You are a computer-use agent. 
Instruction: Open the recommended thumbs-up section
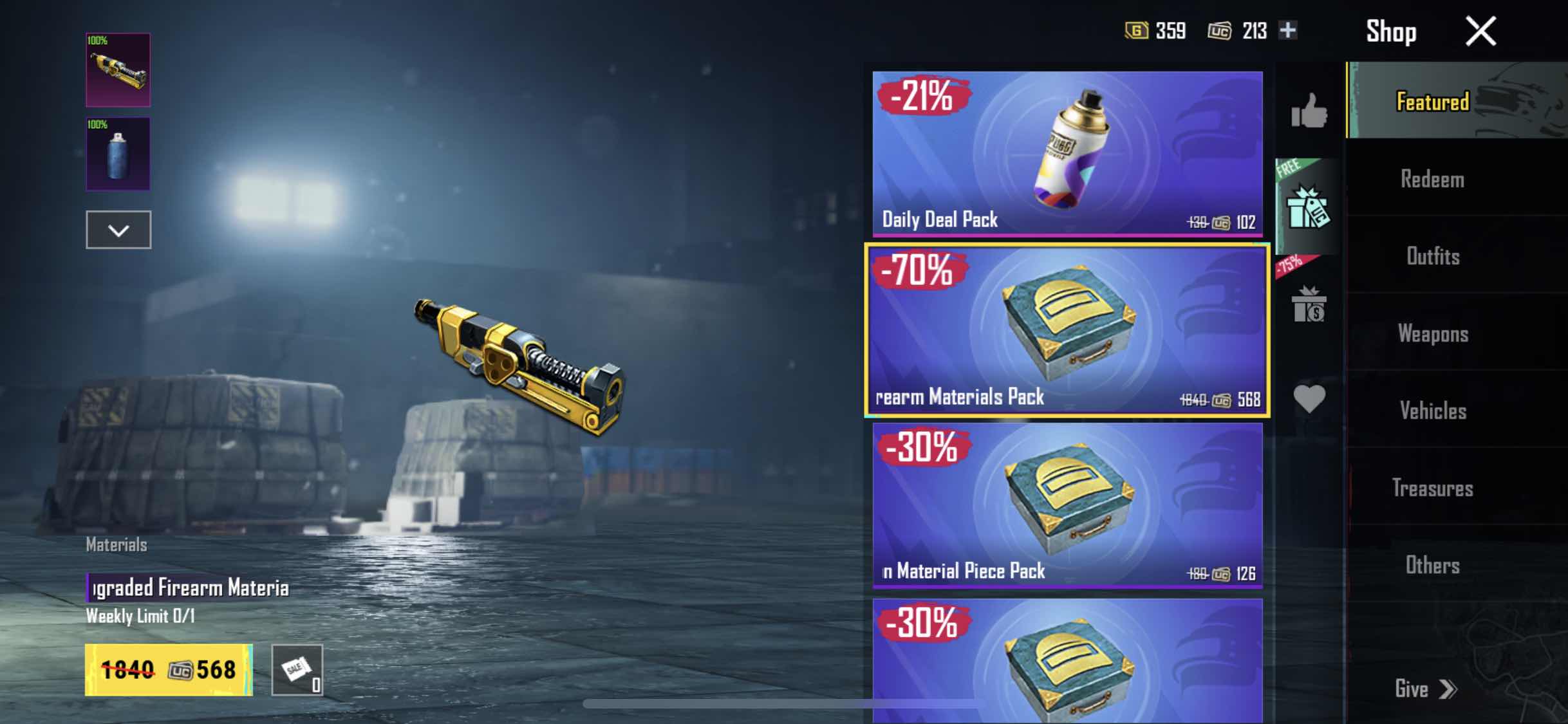point(1309,111)
